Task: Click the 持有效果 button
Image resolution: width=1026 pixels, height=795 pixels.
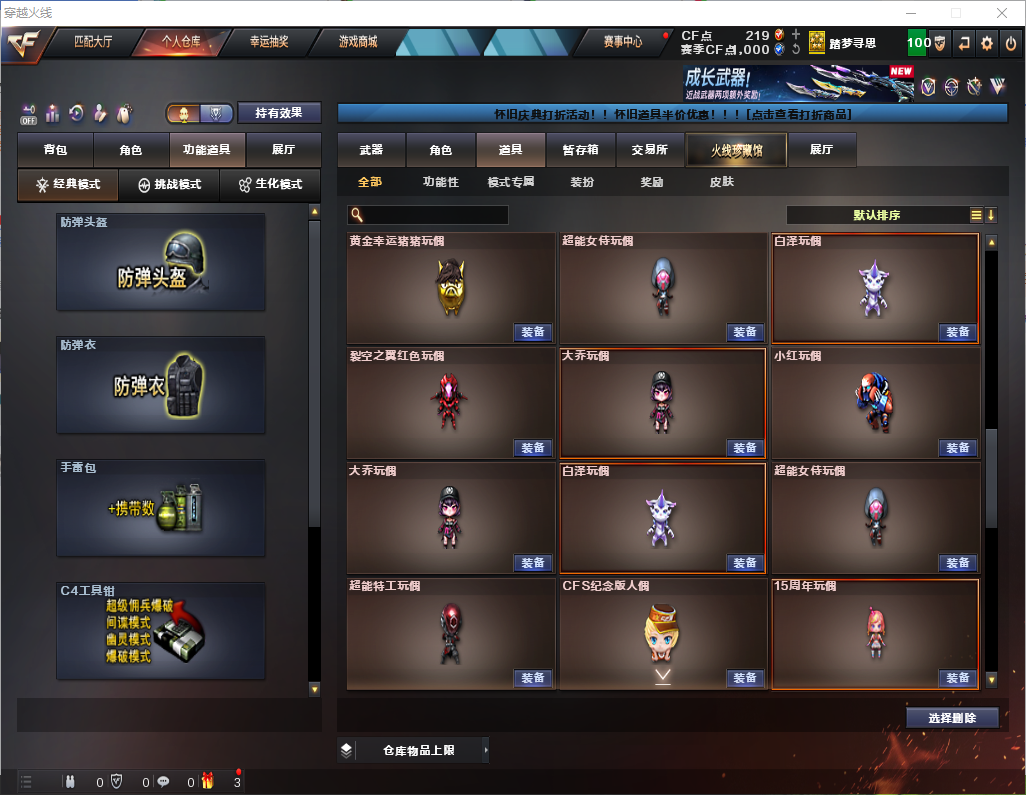Action: point(279,113)
